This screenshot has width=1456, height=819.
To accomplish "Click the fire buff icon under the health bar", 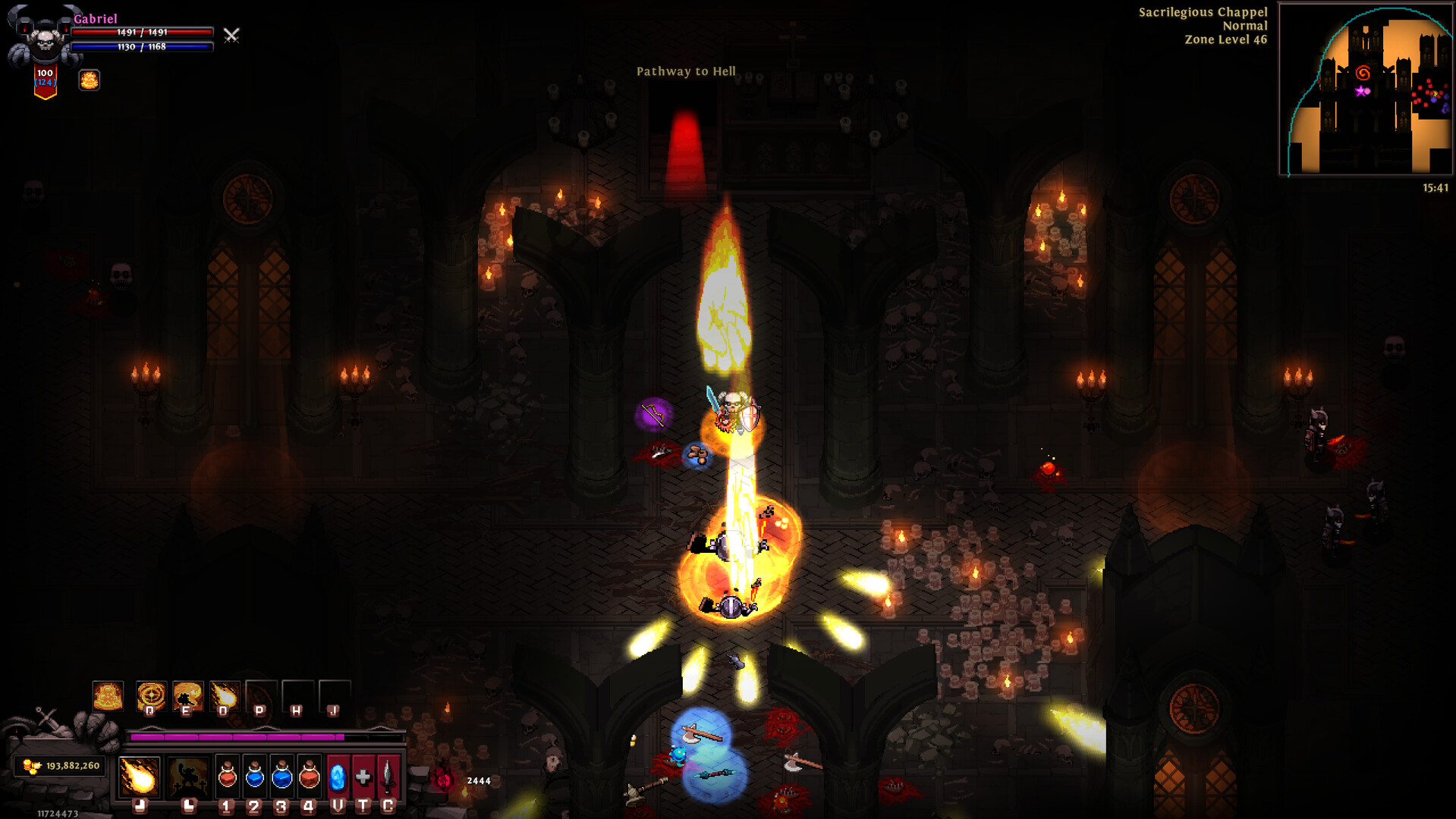I will [x=90, y=79].
